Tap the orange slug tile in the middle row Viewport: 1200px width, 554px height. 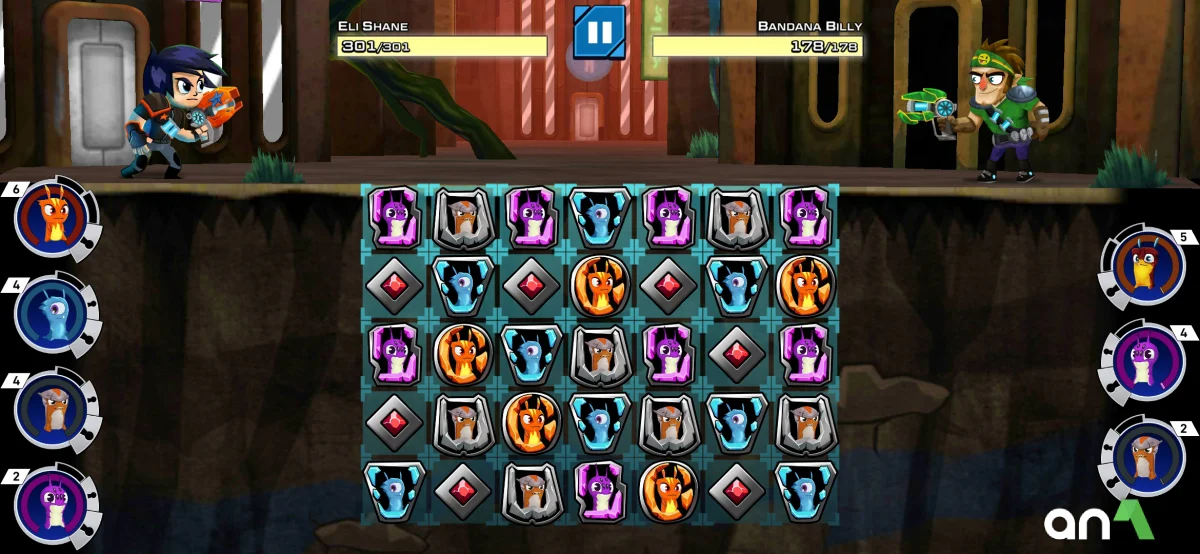tap(463, 354)
